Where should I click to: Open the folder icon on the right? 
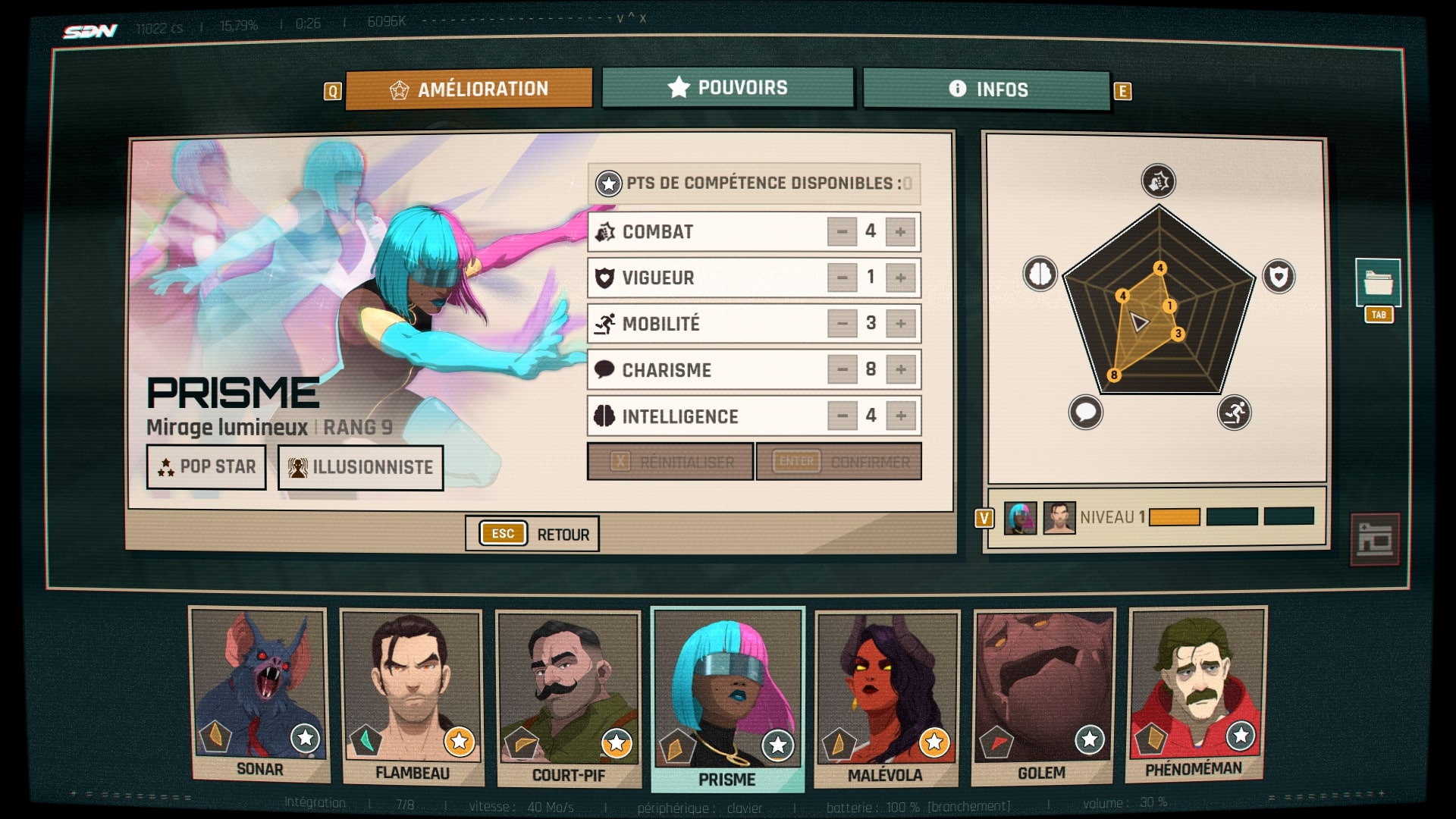coord(1377,283)
